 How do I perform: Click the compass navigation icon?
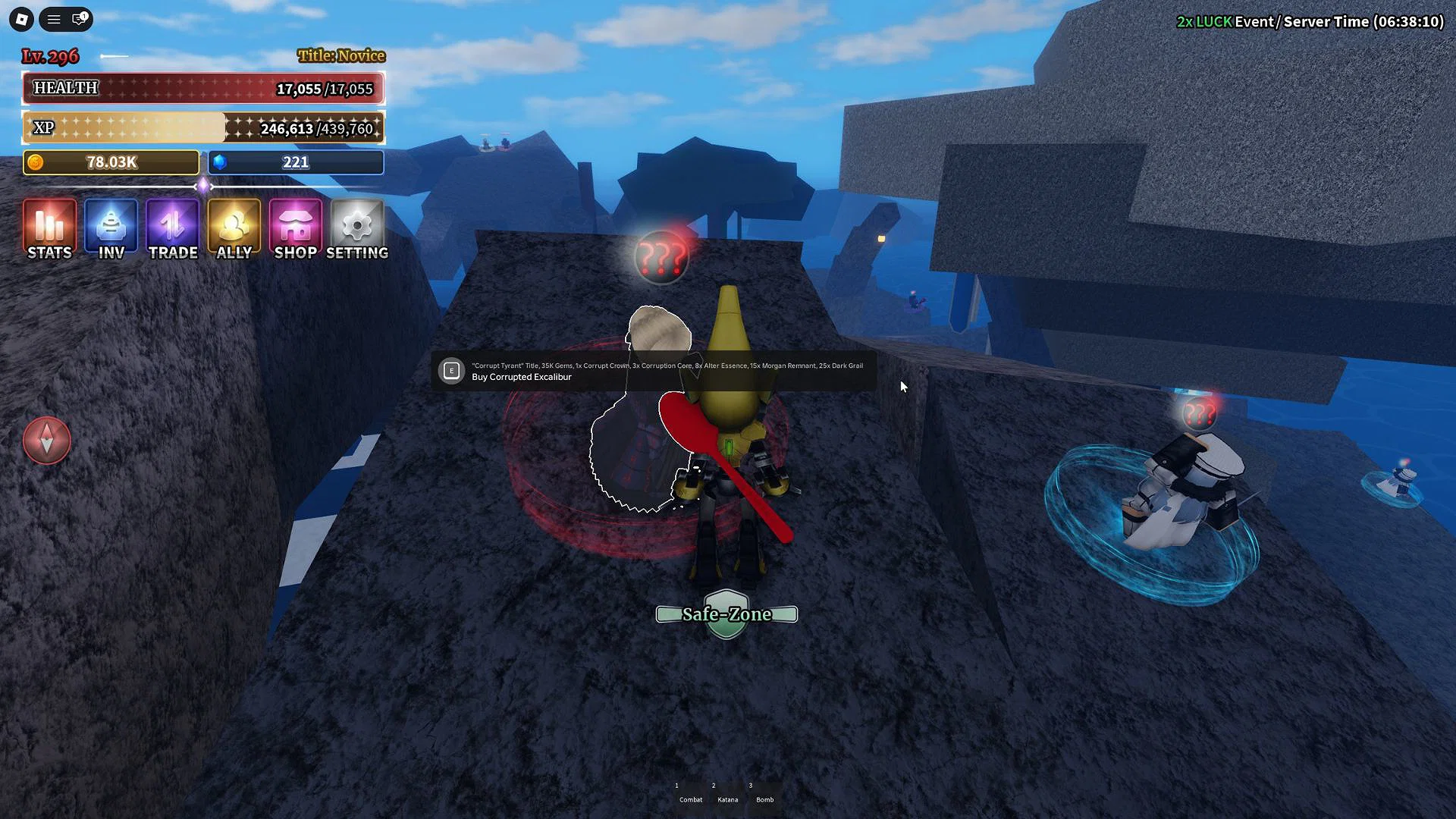[x=47, y=440]
